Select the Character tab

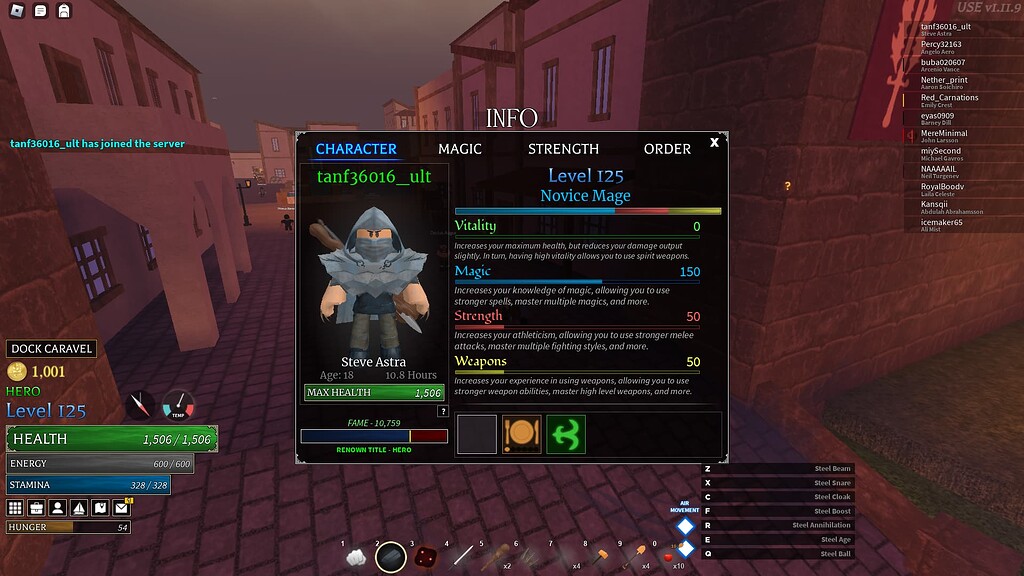coord(356,149)
